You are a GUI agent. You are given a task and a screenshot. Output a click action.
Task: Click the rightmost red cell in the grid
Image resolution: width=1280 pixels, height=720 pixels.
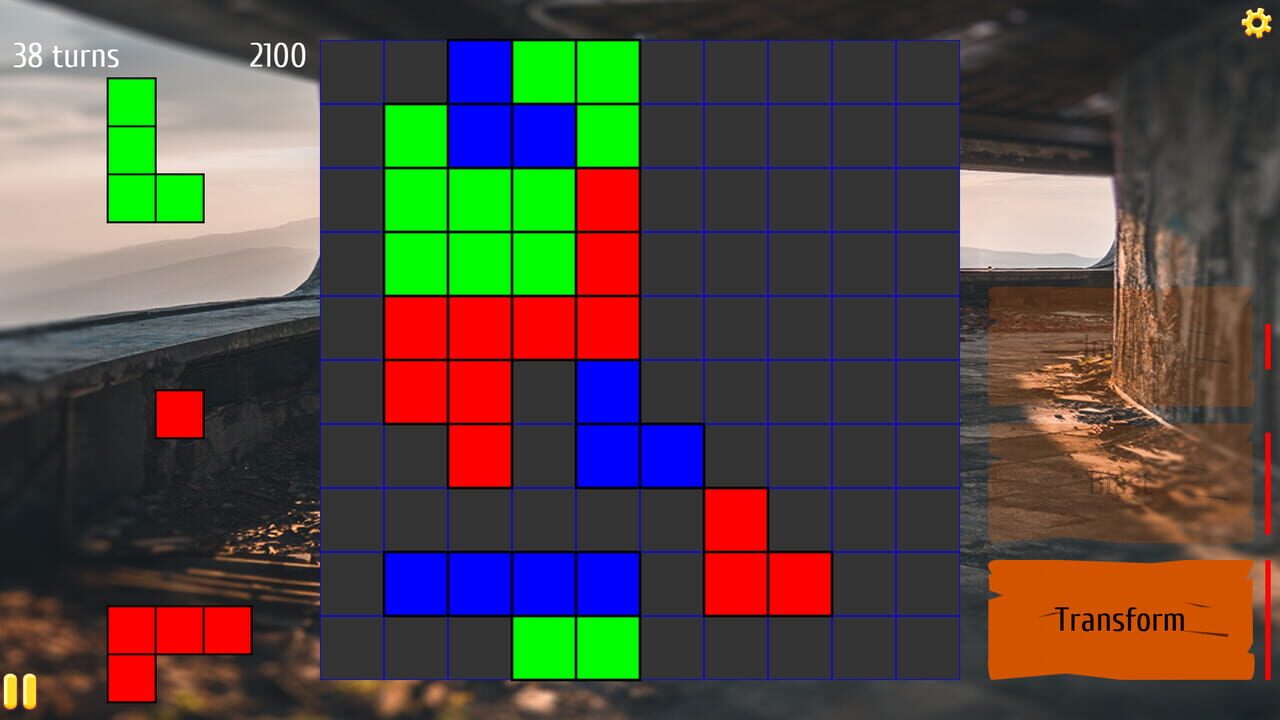tap(800, 585)
